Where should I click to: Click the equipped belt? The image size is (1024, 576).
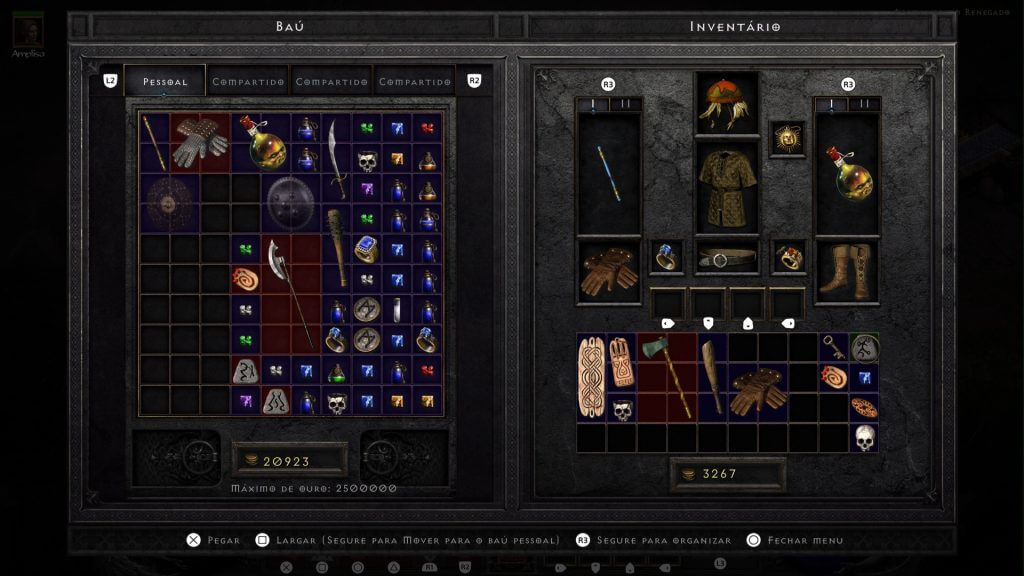[726, 258]
